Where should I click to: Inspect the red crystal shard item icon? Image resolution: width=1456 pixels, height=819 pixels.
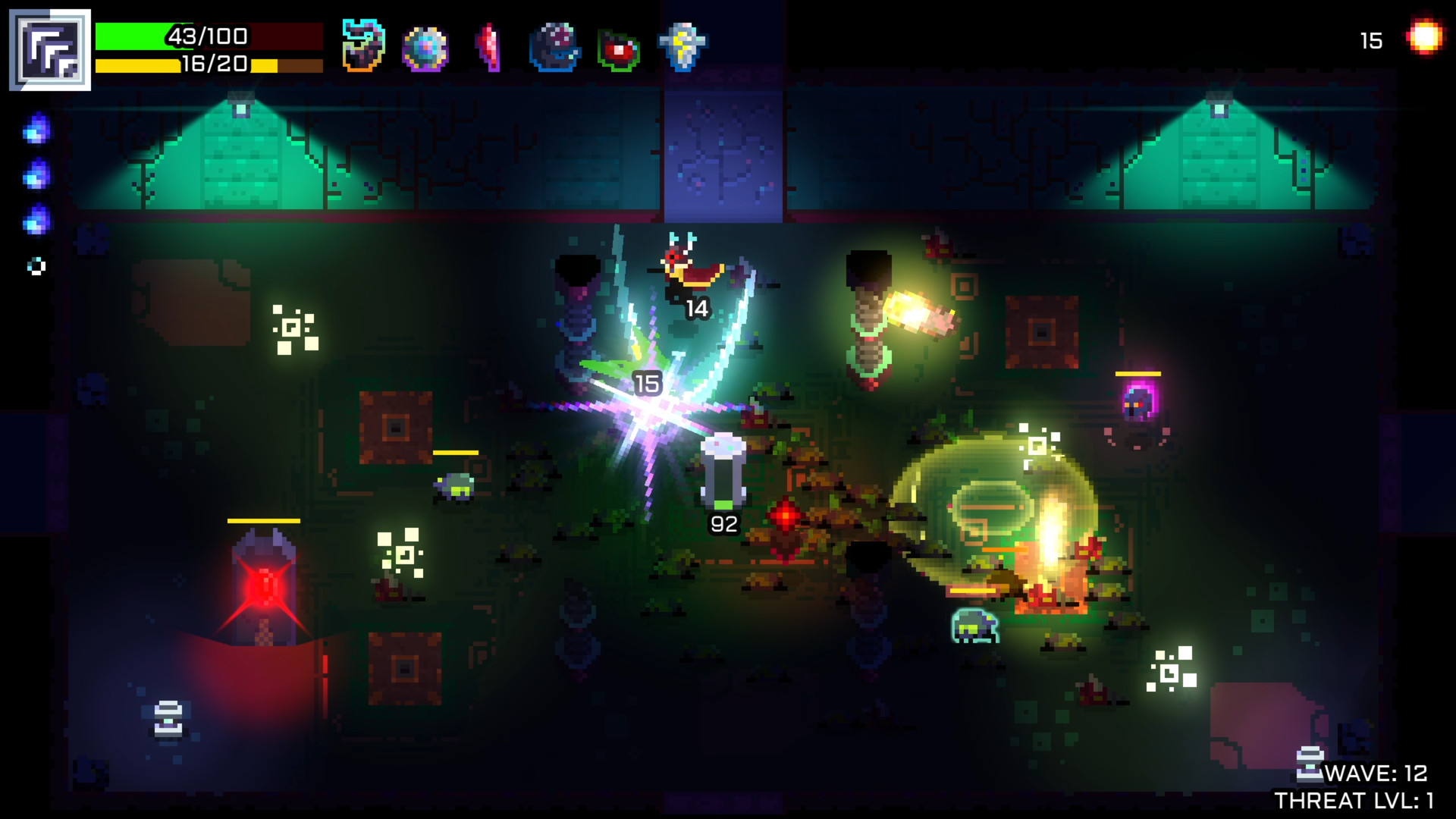491,45
